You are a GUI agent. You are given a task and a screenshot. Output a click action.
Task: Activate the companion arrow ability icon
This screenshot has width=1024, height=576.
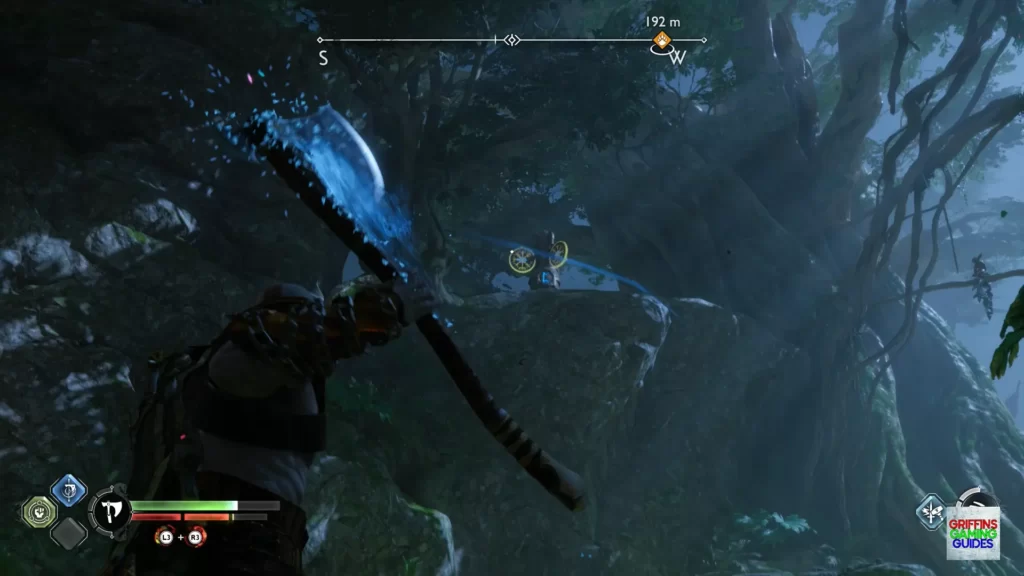click(931, 512)
